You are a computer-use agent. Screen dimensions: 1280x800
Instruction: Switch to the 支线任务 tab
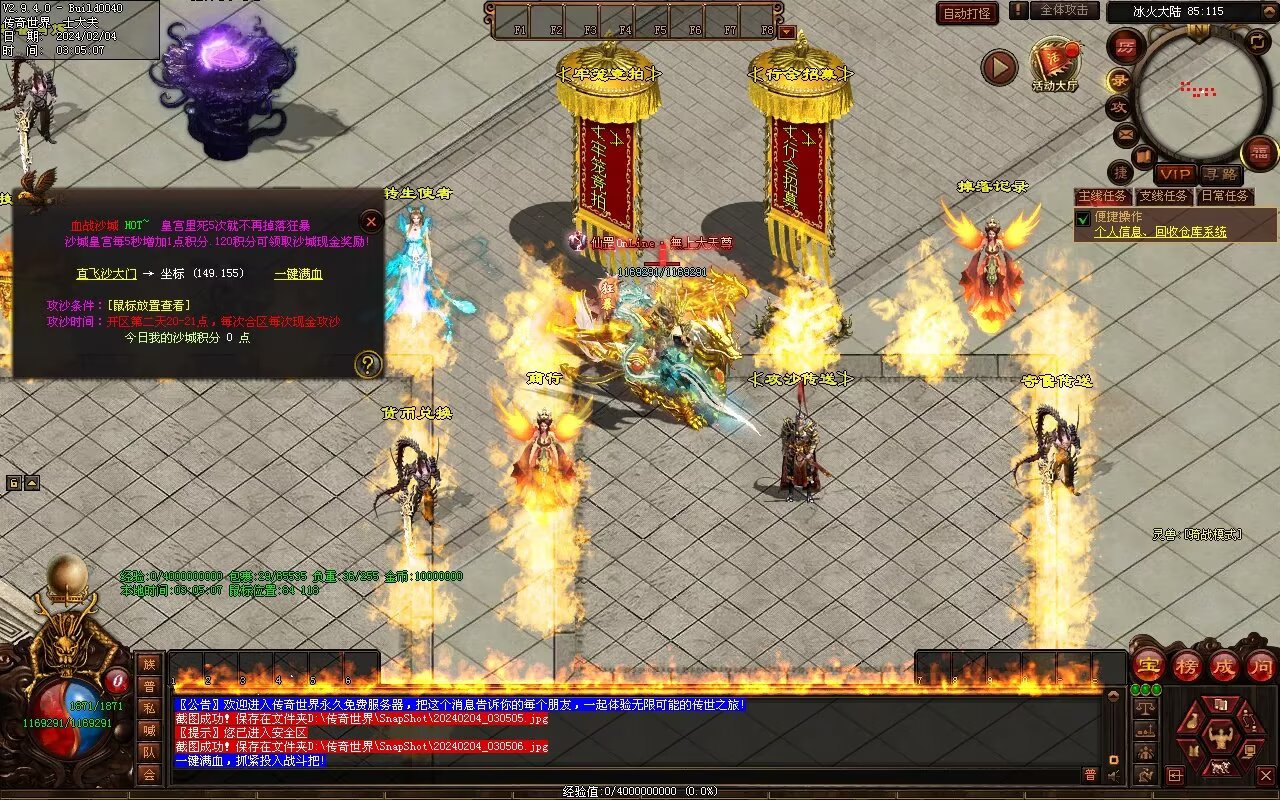[x=1164, y=196]
